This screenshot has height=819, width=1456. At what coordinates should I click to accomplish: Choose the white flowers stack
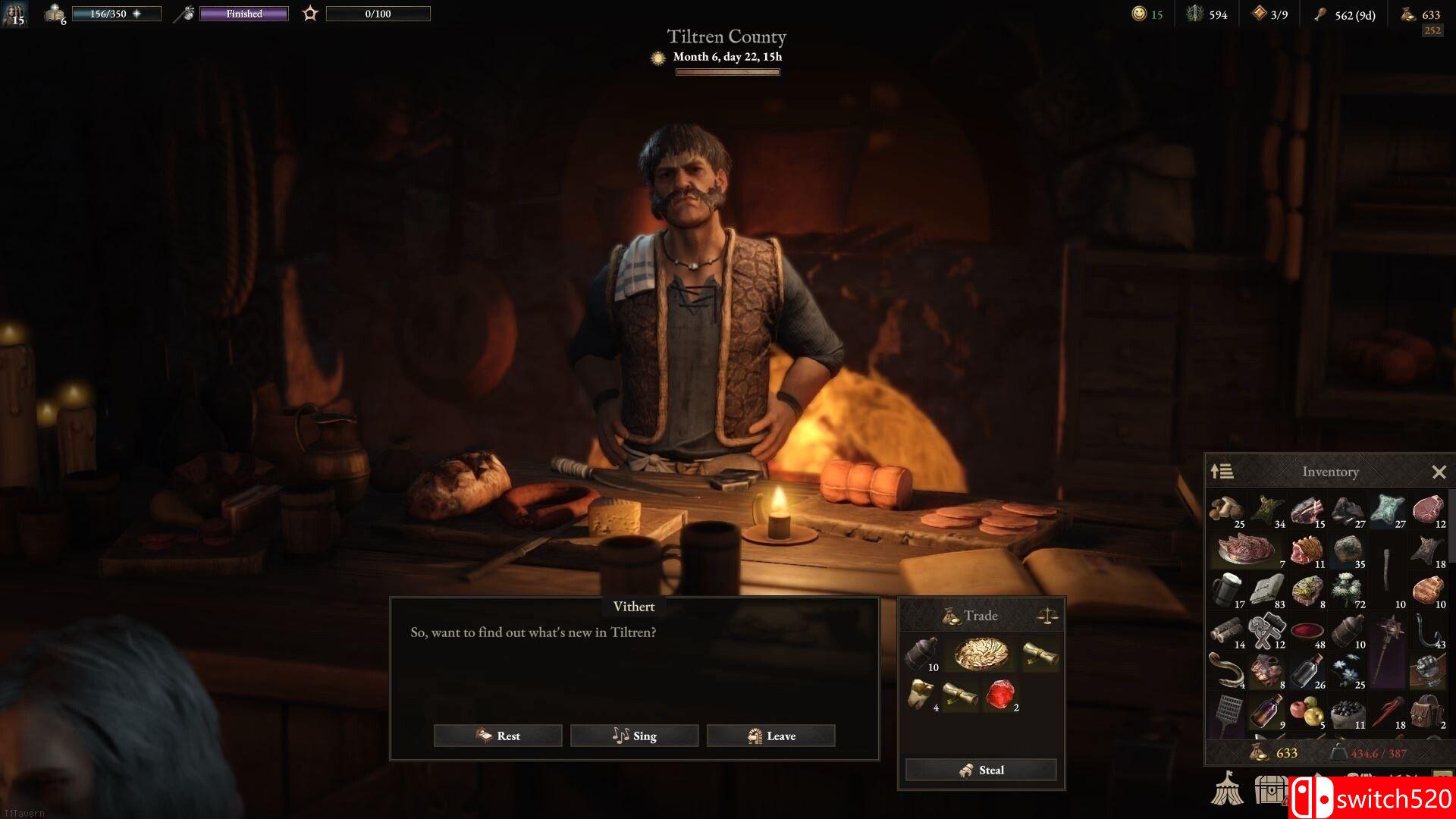click(1348, 590)
